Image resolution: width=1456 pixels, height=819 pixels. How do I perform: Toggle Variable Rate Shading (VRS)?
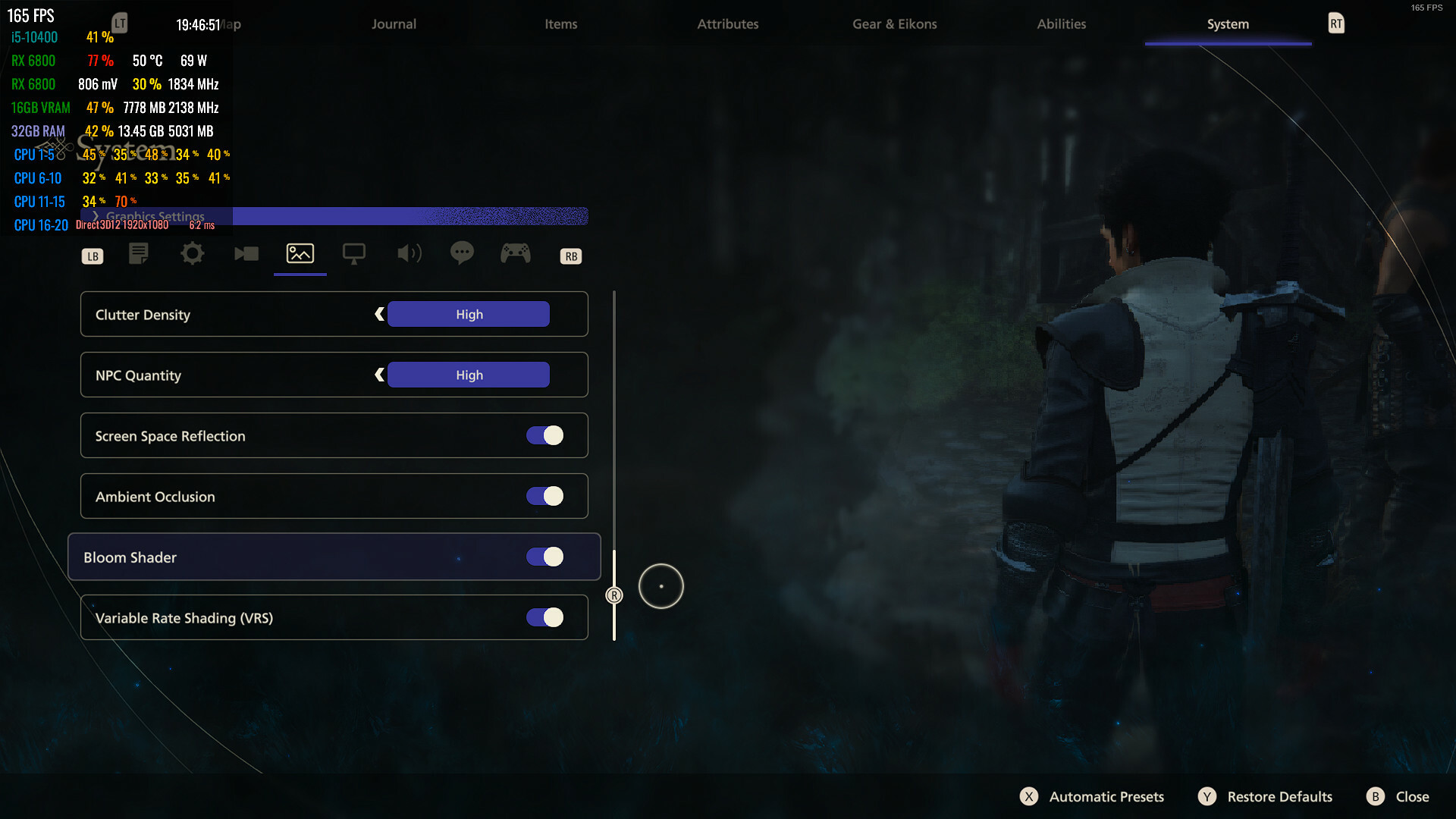pyautogui.click(x=545, y=617)
